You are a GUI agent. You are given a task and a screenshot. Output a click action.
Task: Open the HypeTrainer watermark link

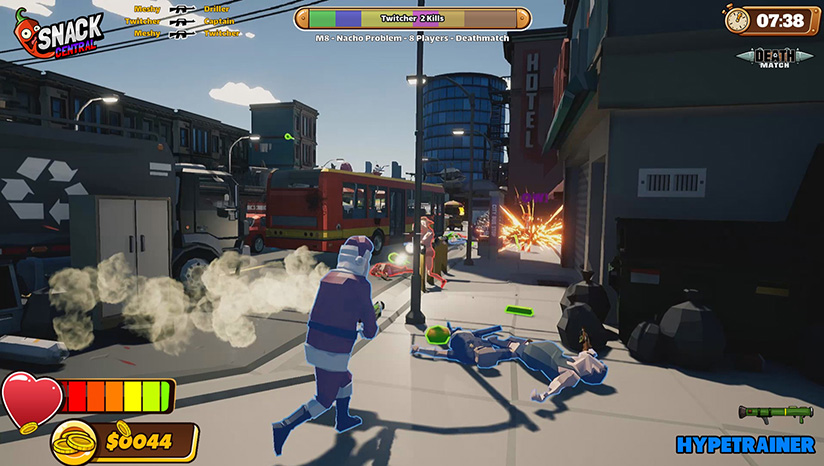pos(745,444)
